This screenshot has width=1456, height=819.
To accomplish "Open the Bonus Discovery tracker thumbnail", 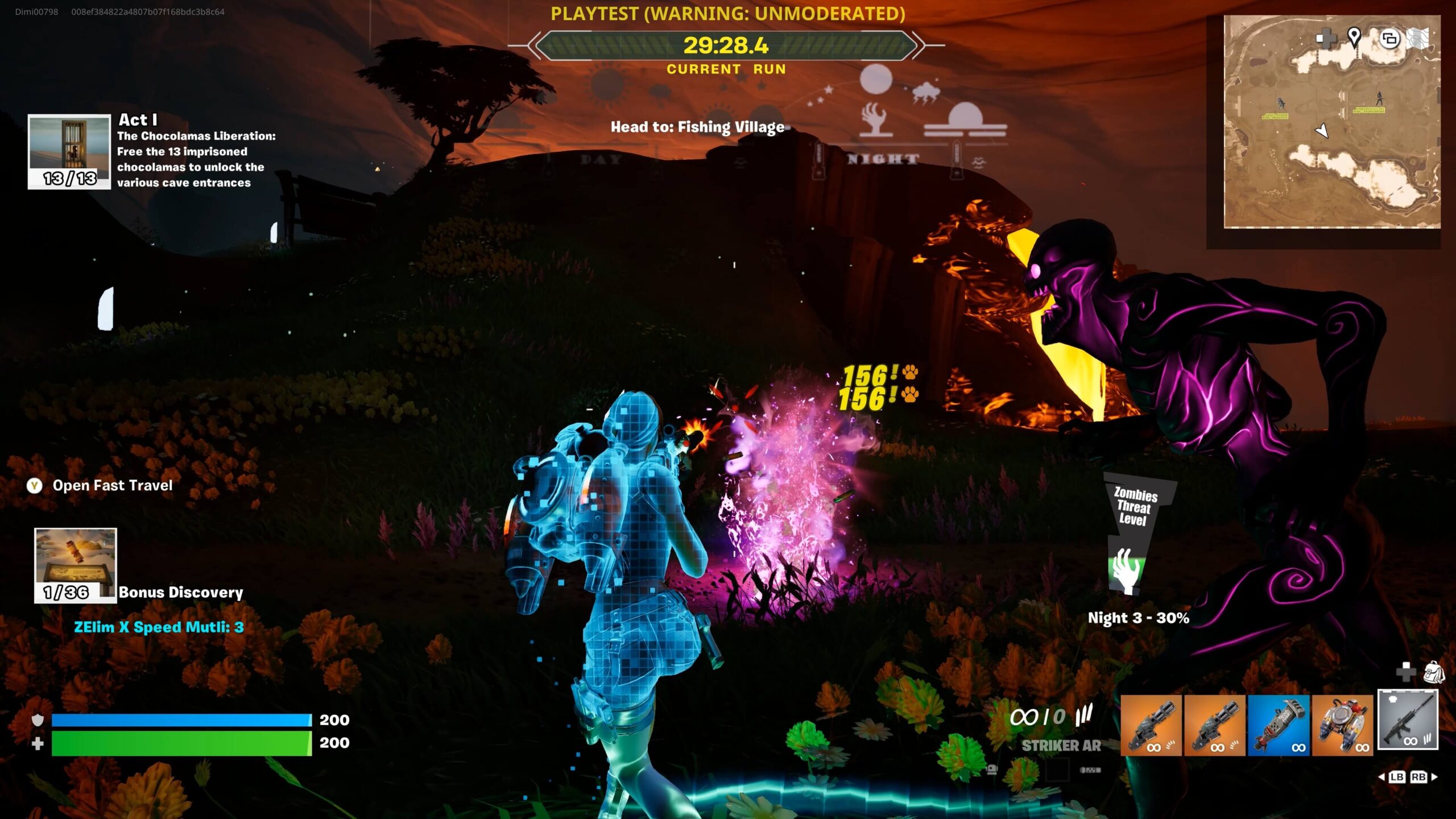I will (76, 565).
